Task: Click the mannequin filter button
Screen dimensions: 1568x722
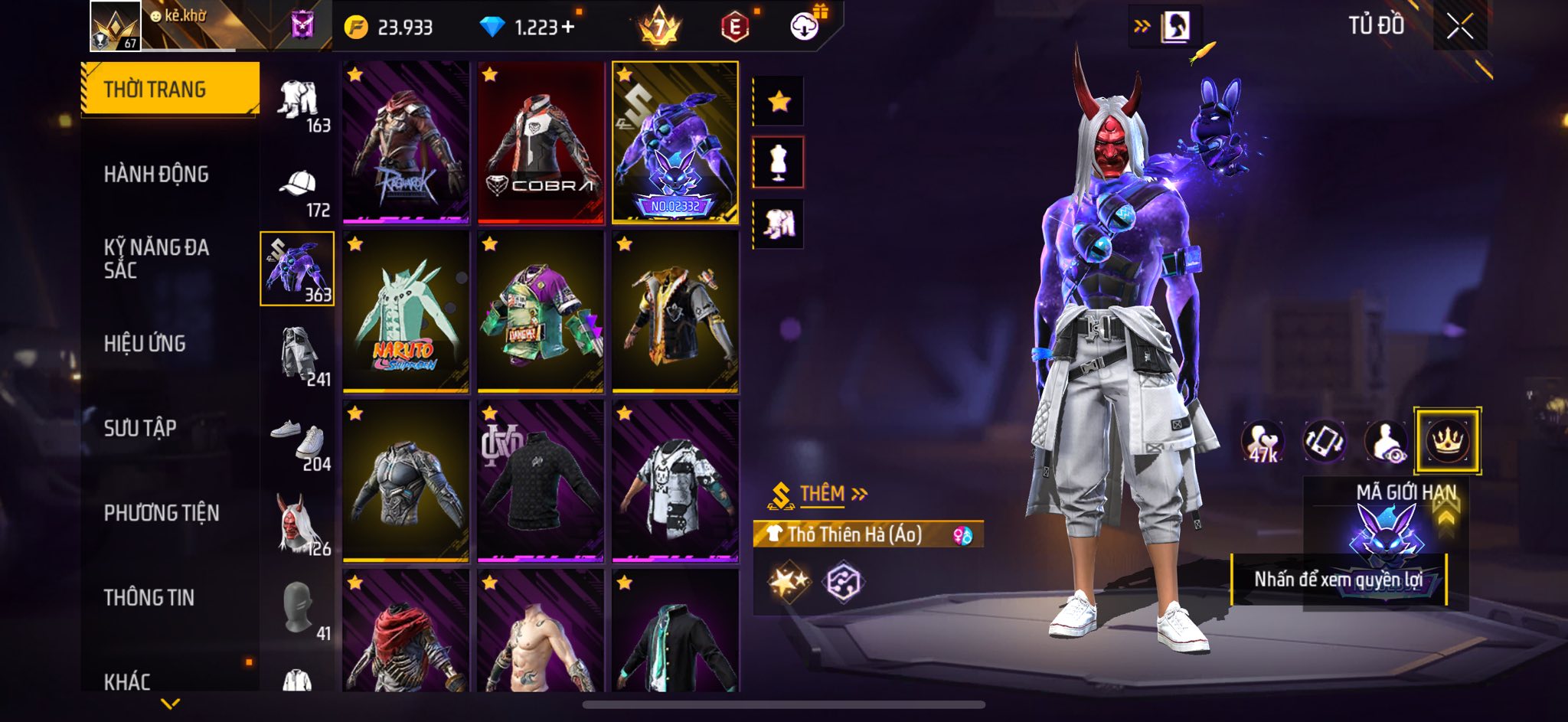Action: click(779, 162)
